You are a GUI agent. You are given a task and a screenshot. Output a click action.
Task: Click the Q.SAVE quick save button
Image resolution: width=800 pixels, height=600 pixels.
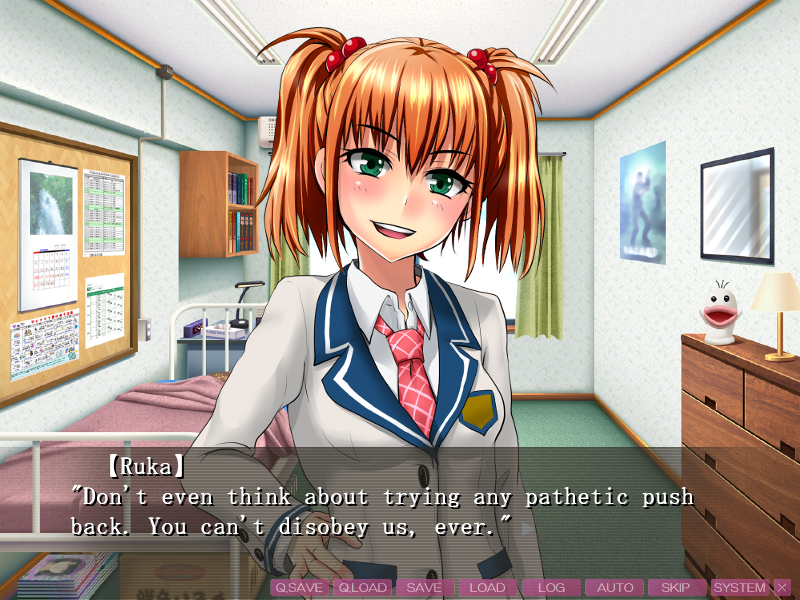pyautogui.click(x=300, y=588)
